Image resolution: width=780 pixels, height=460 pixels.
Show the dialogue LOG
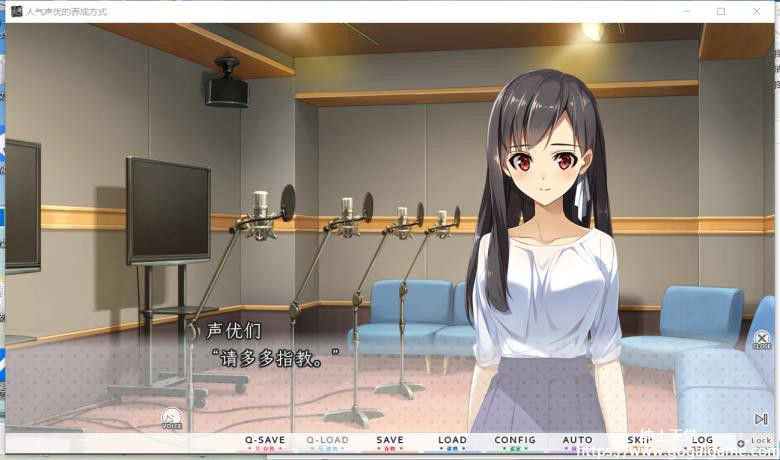coord(702,441)
